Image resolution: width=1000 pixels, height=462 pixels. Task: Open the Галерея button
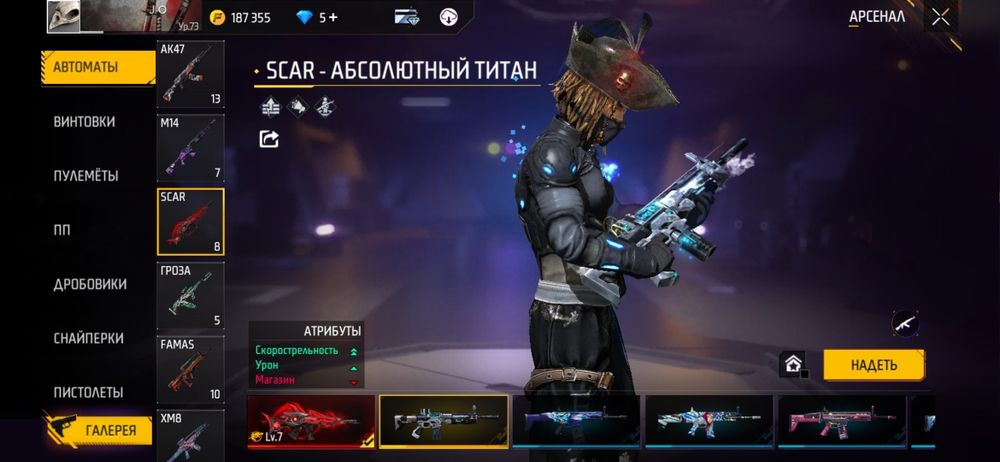[99, 428]
